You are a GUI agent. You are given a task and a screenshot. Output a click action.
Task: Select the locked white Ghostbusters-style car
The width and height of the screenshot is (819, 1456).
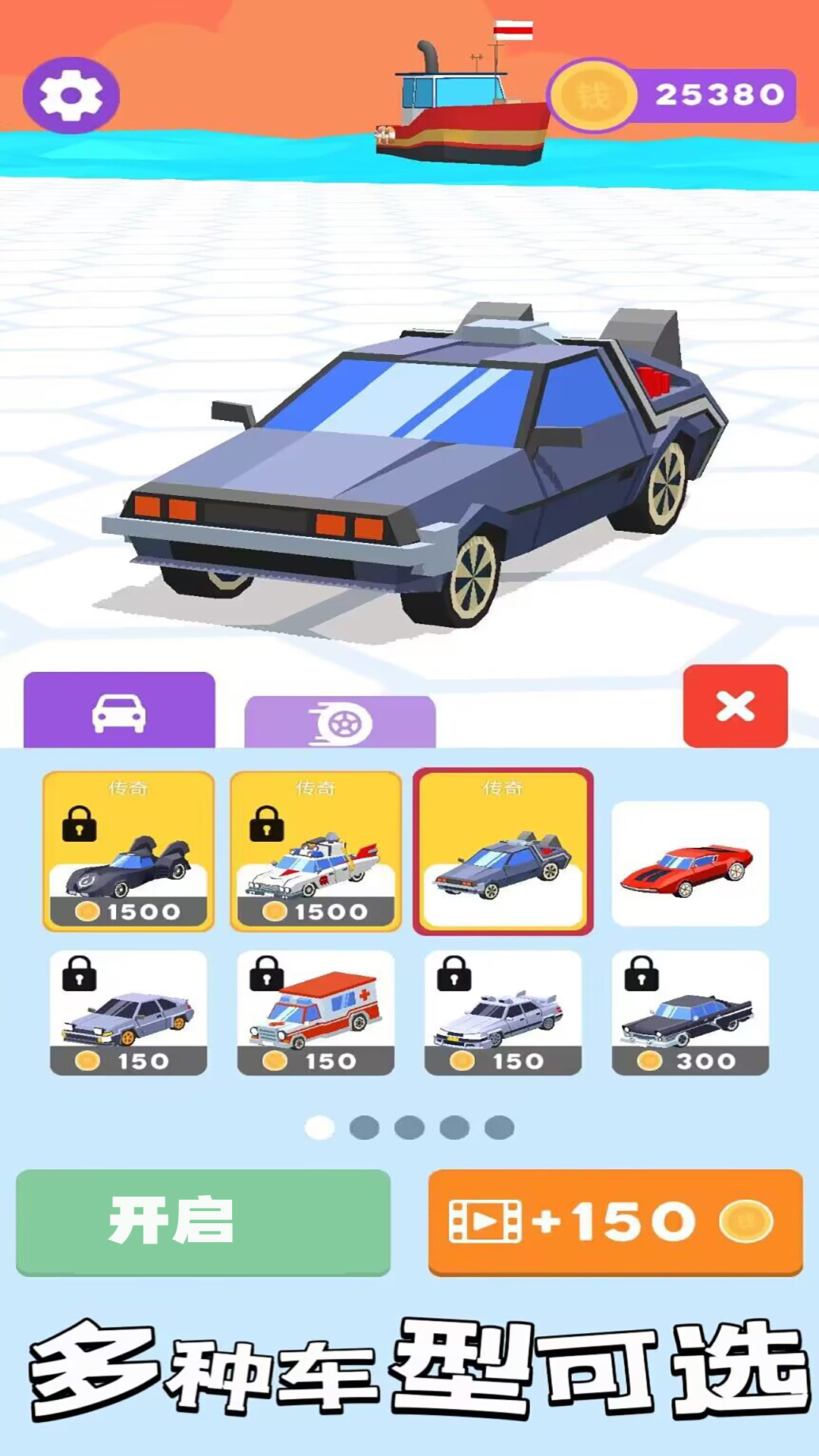tap(315, 851)
